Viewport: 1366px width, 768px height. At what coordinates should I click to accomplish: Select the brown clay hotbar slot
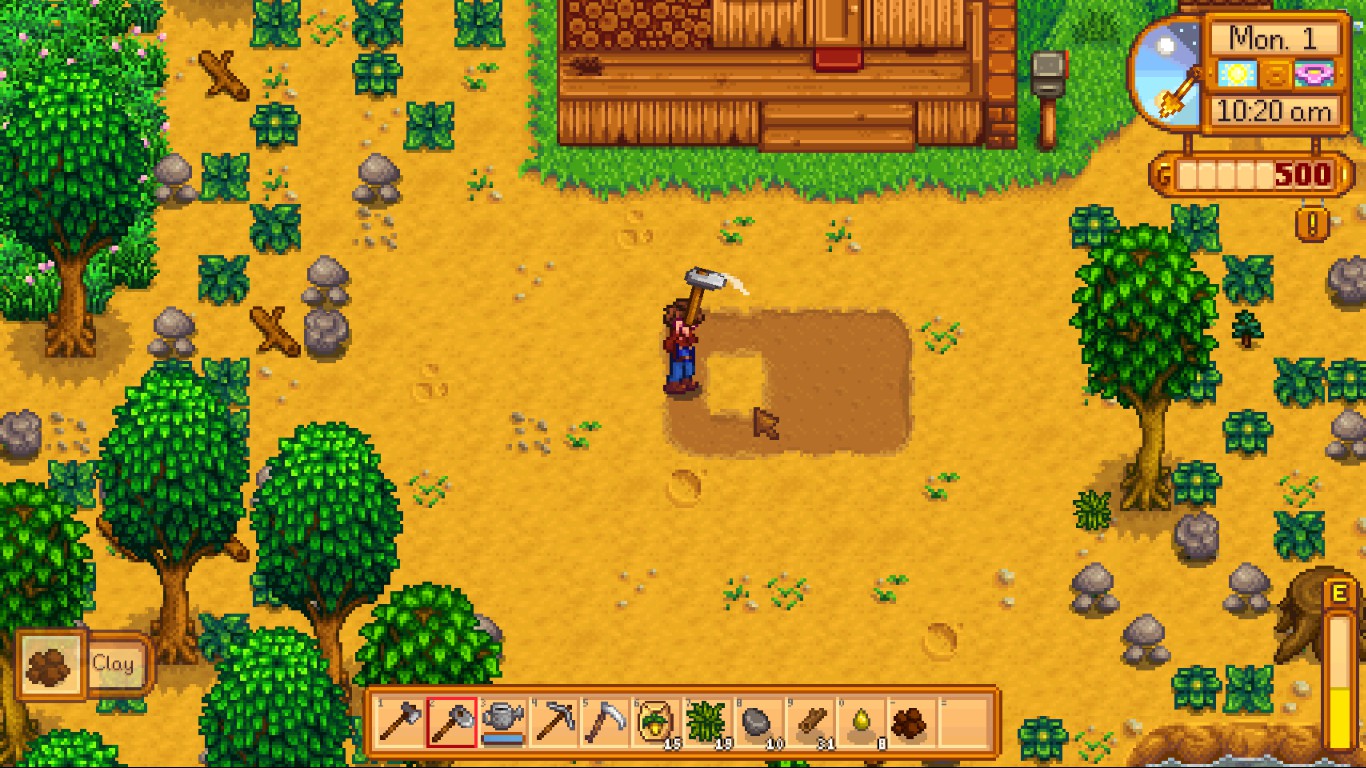coord(912,722)
